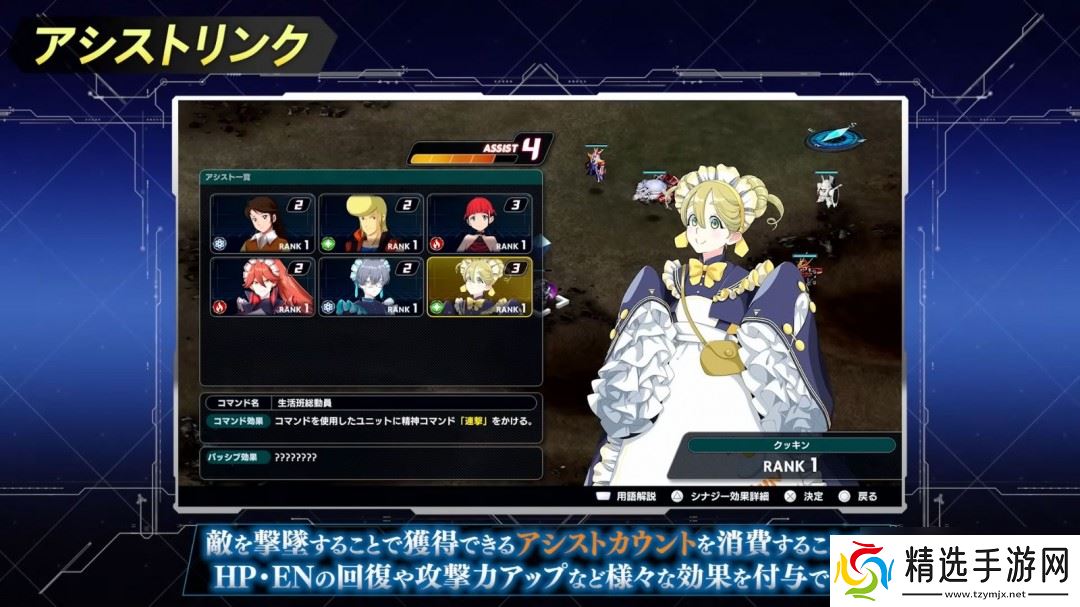Select the orange-haired maid assist card

point(262,287)
